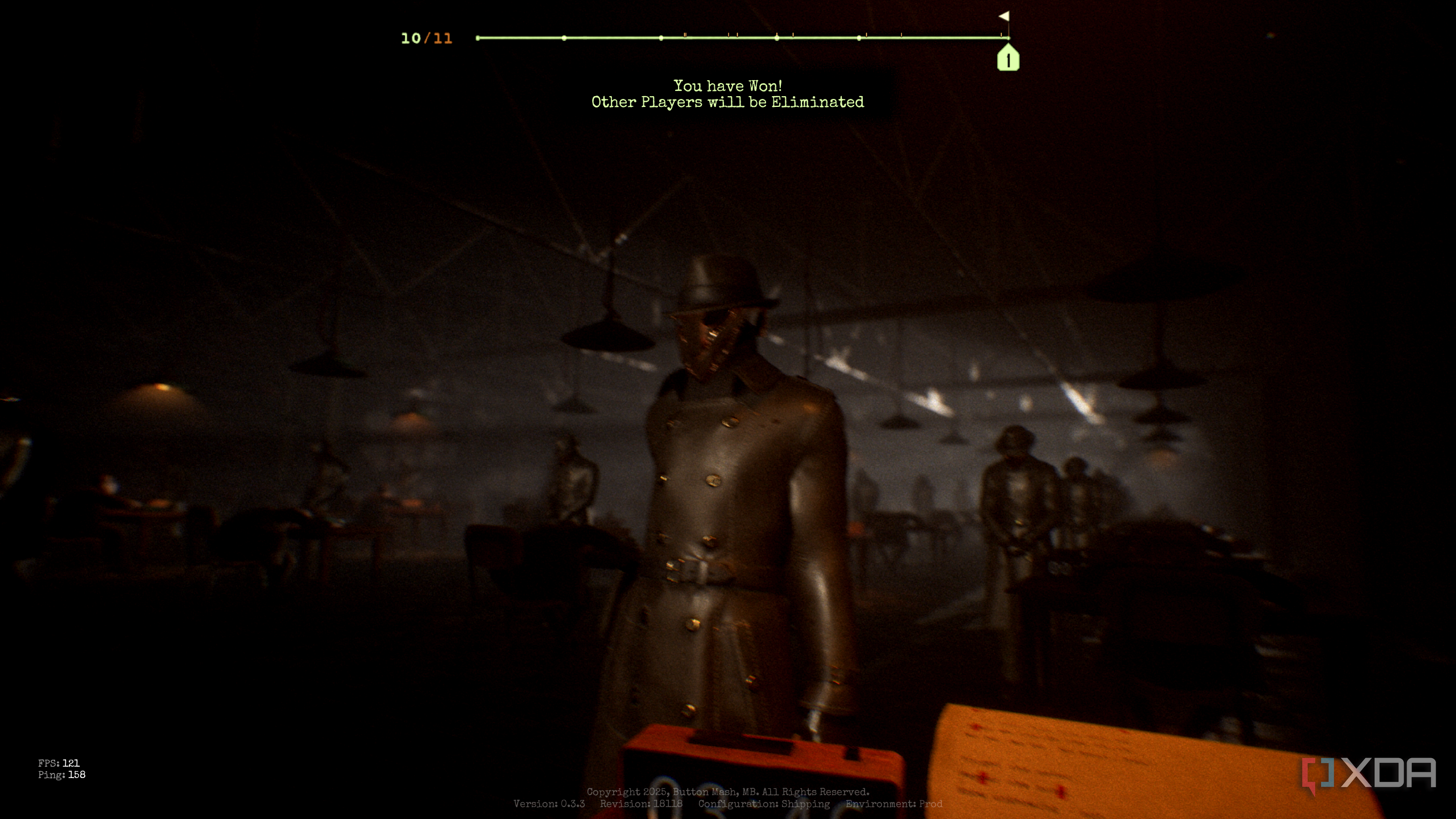Select the finish flag on the progress track
The image size is (1456, 819).
pyautogui.click(x=1004, y=16)
